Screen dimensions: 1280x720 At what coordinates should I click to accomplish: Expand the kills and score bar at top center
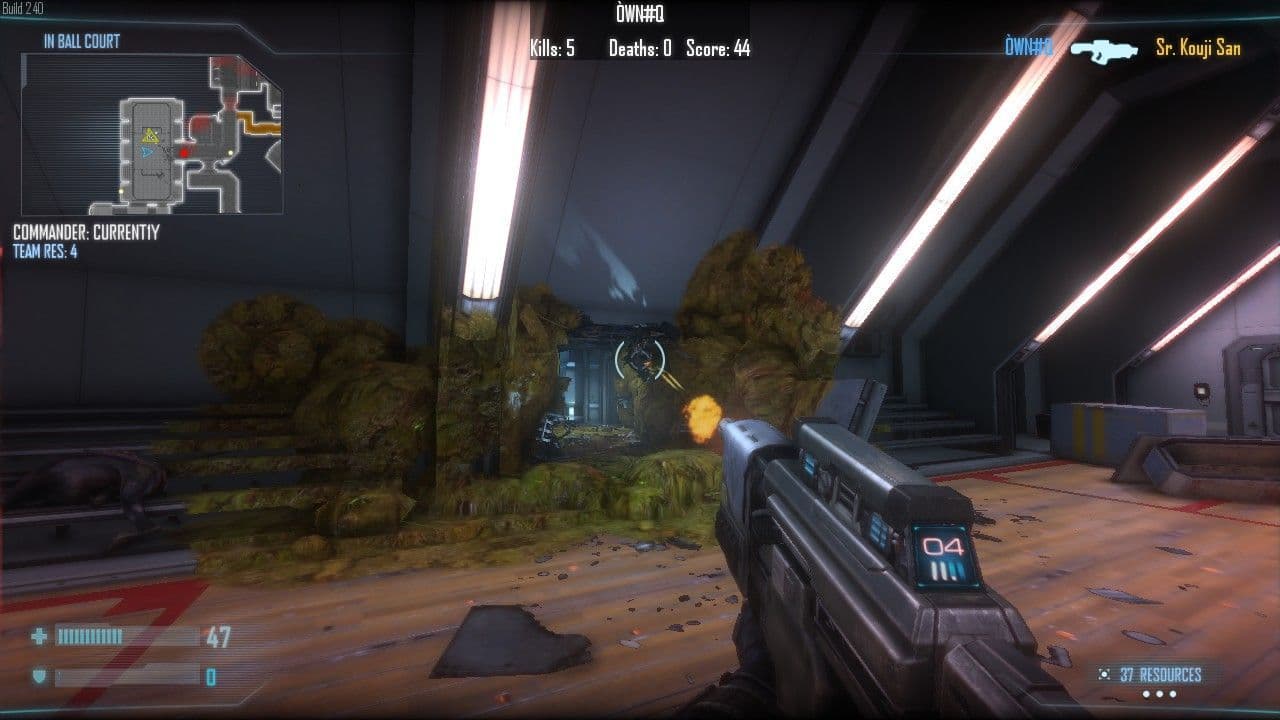click(640, 44)
